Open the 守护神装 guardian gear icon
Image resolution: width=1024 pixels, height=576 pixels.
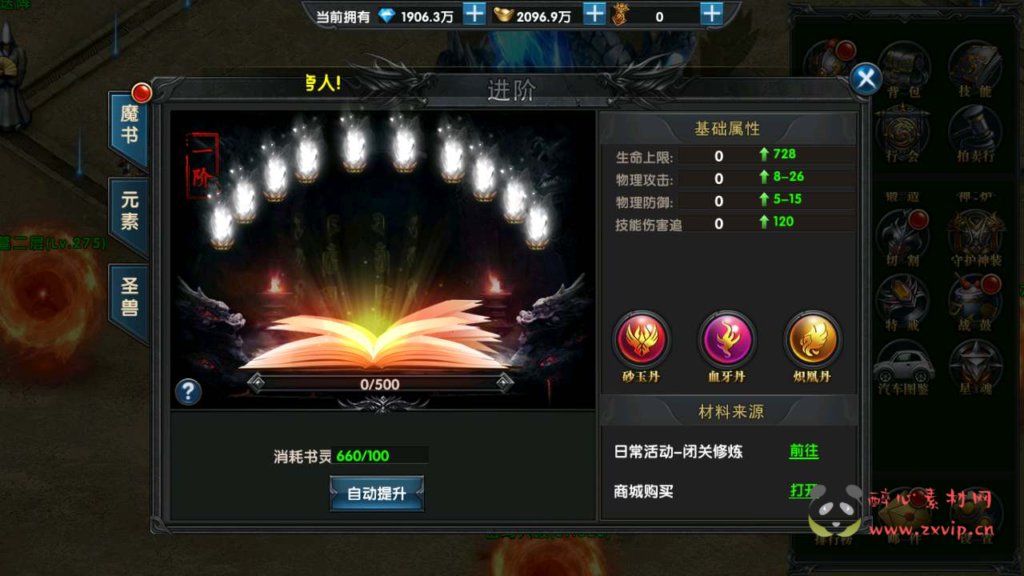[974, 236]
